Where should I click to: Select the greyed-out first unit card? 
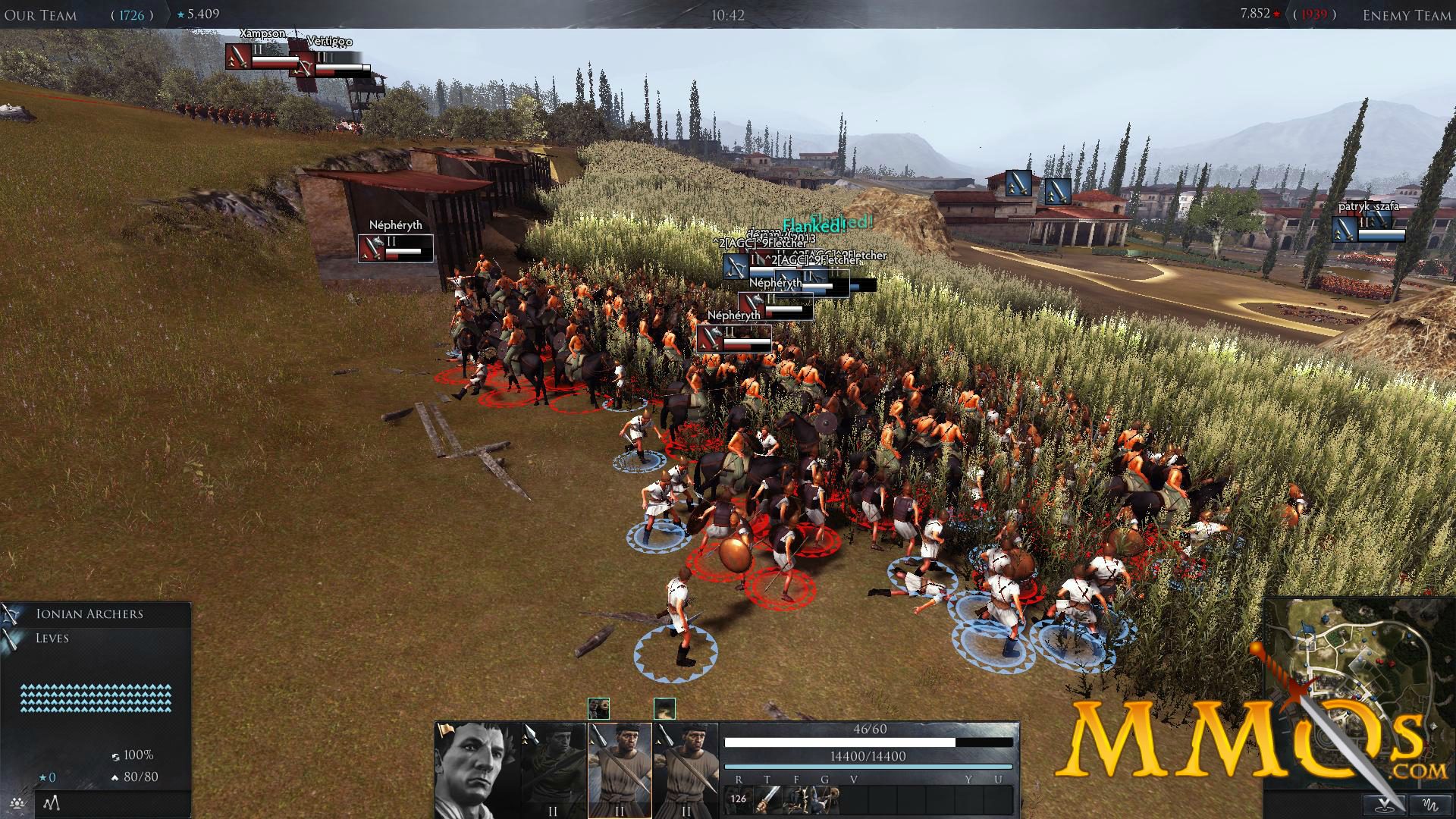(554, 769)
